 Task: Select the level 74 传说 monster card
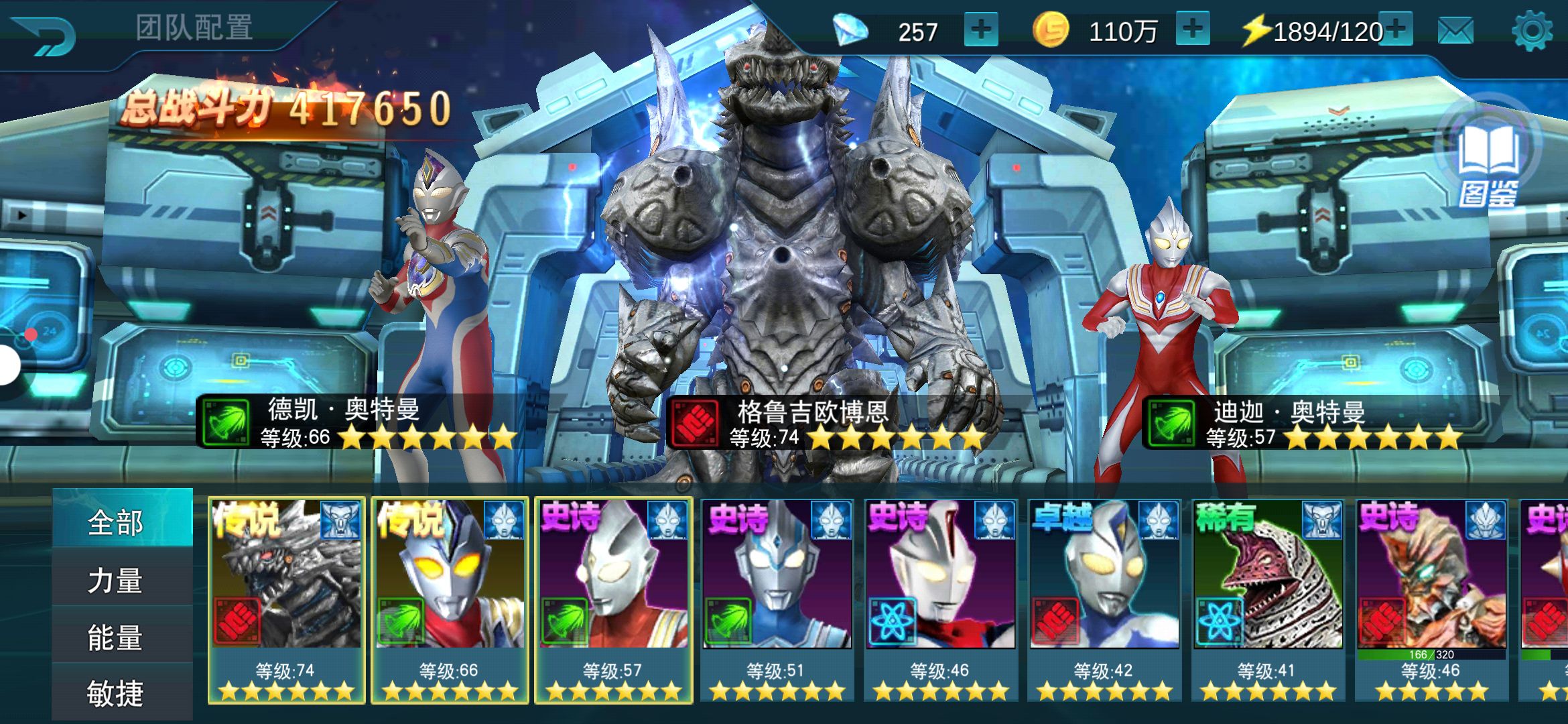[286, 599]
